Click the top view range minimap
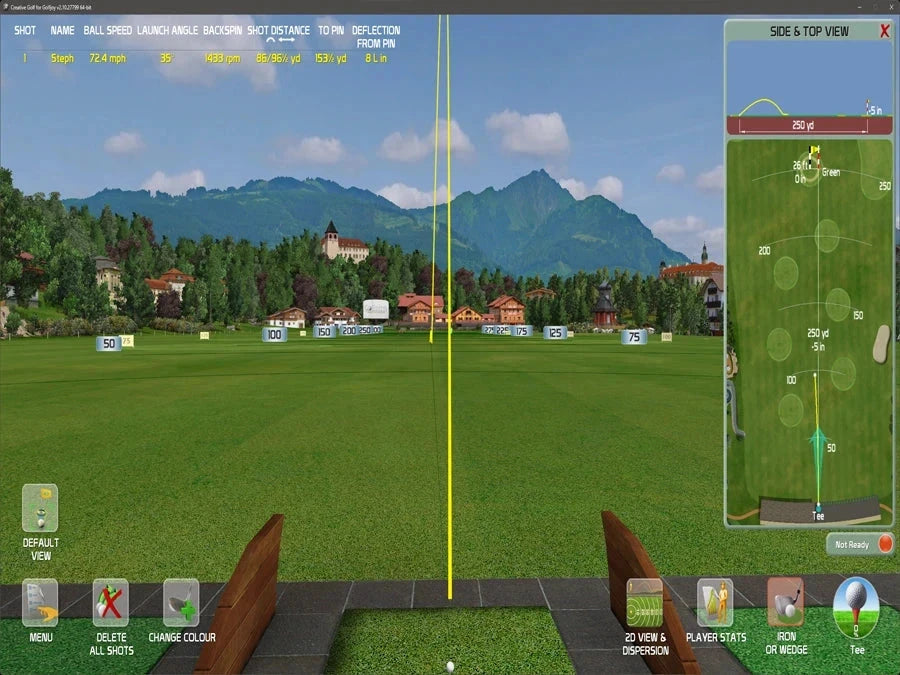 click(809, 330)
